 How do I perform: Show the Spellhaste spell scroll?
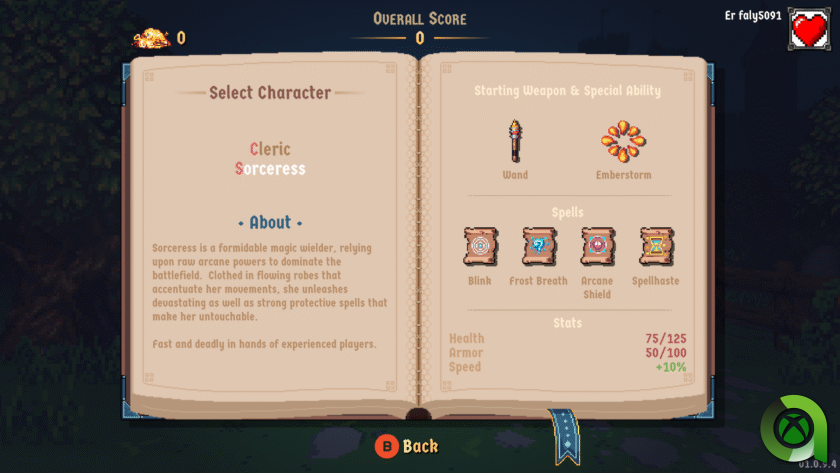point(656,246)
